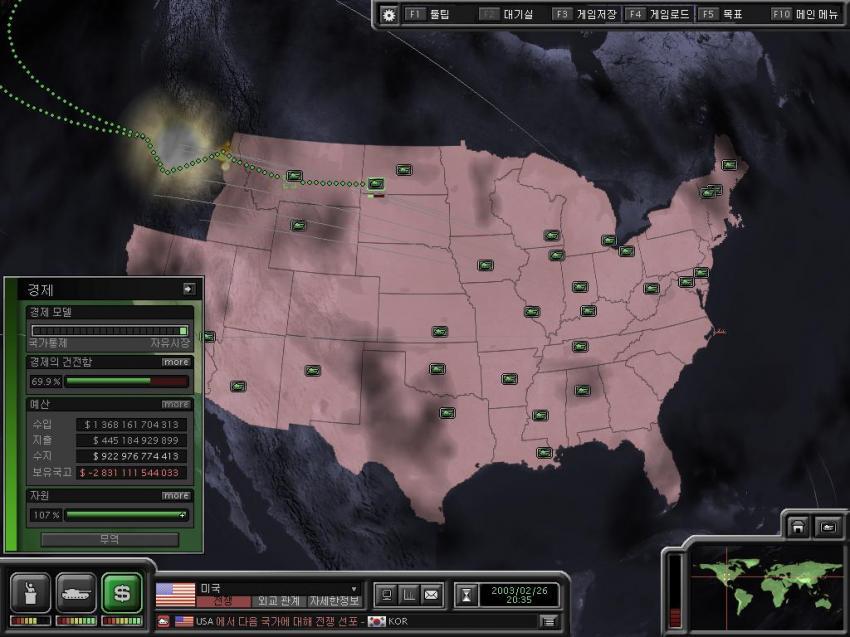Open the politics podium sphere
The height and width of the screenshot is (637, 850).
point(30,593)
